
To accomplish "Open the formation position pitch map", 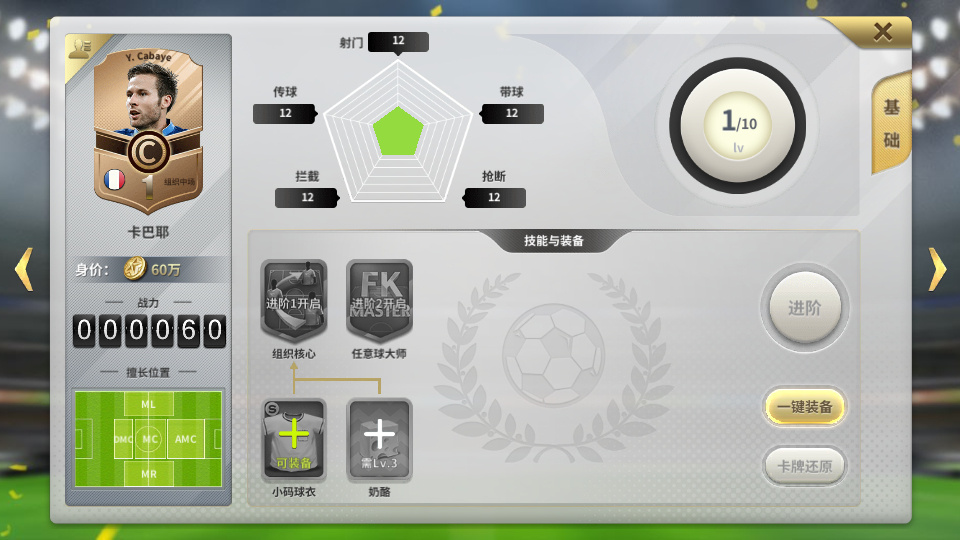I will pos(148,438).
